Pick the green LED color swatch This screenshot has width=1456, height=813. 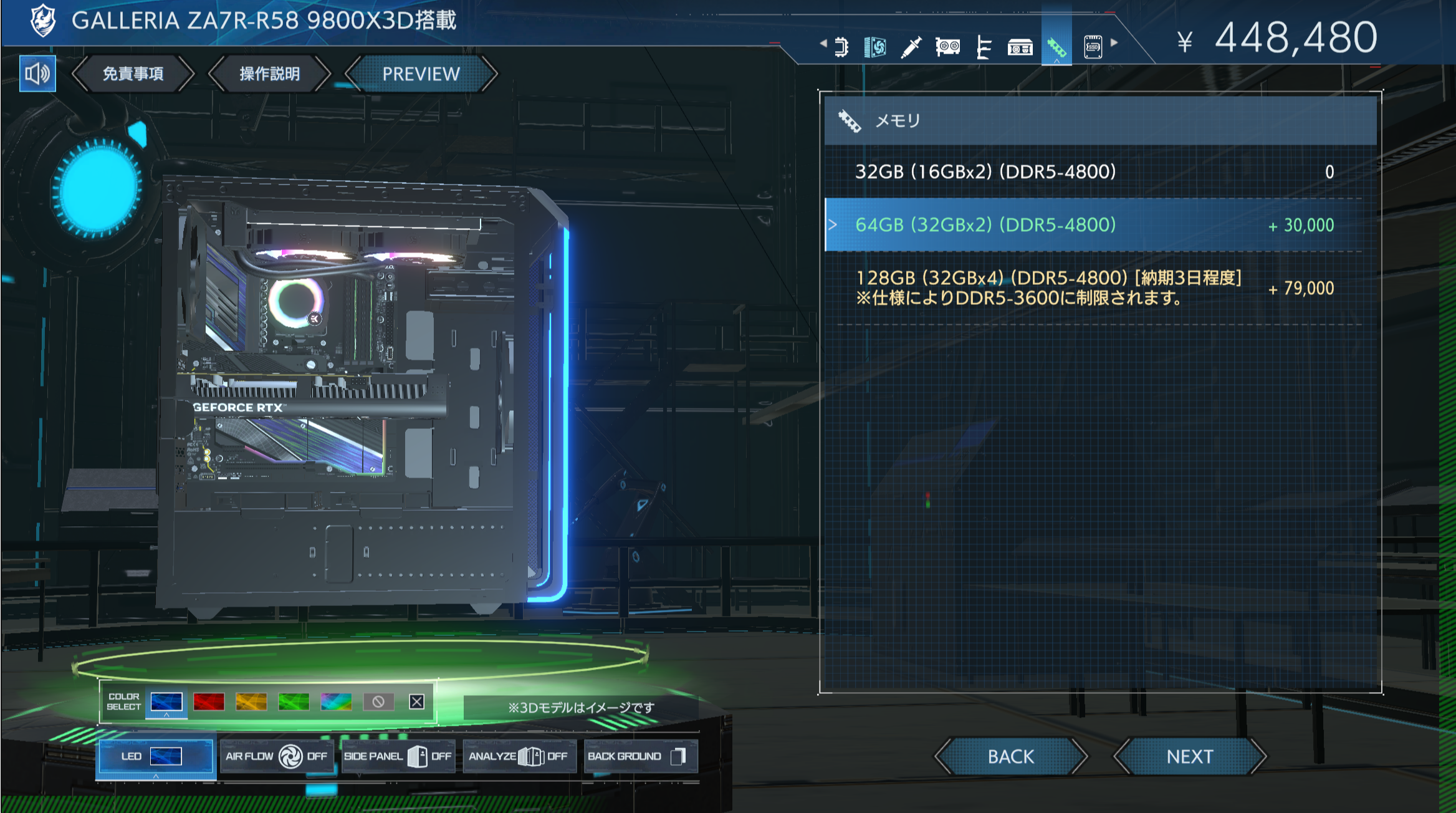pos(294,702)
